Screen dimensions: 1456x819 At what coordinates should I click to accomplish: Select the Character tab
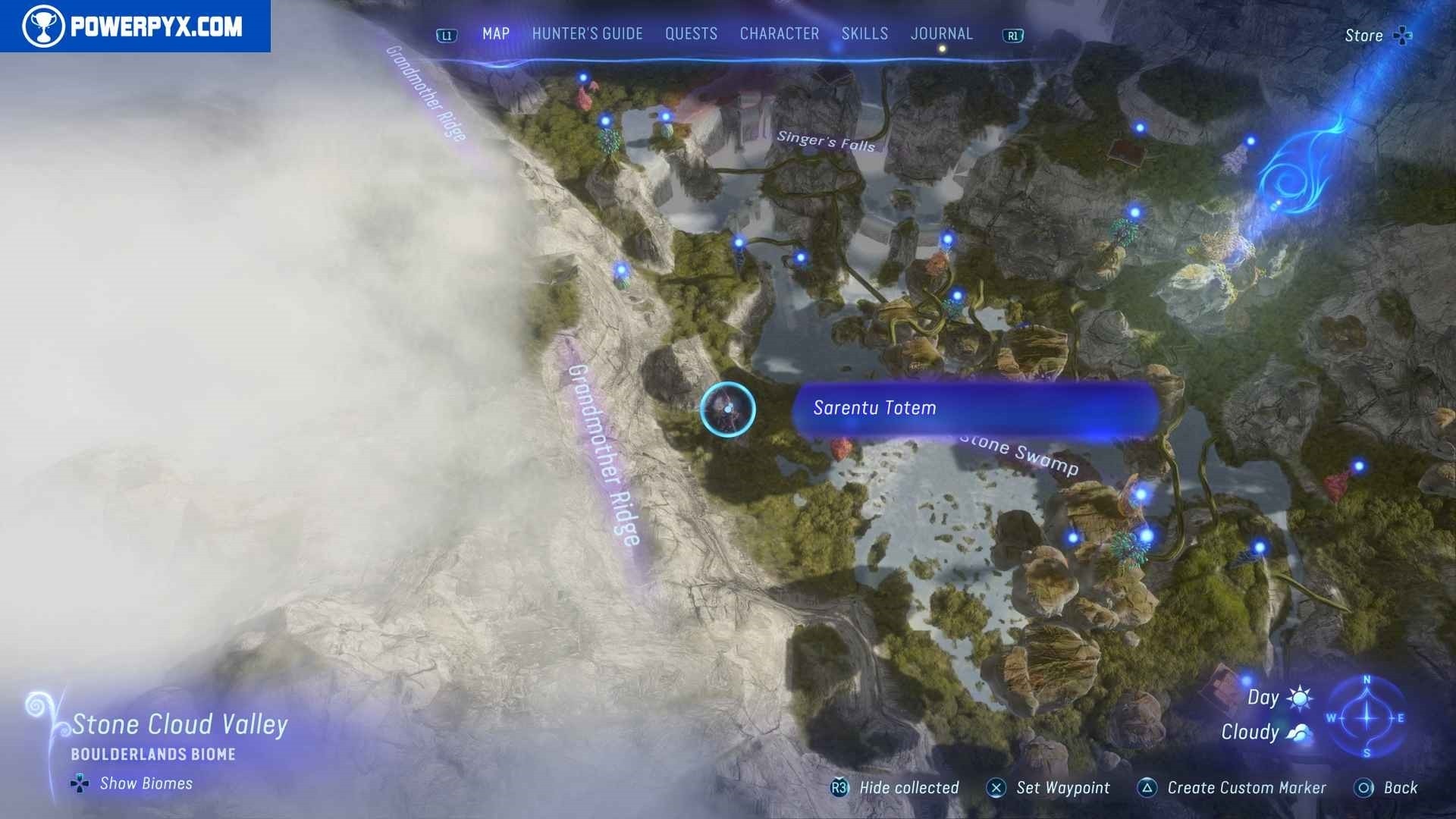779,34
